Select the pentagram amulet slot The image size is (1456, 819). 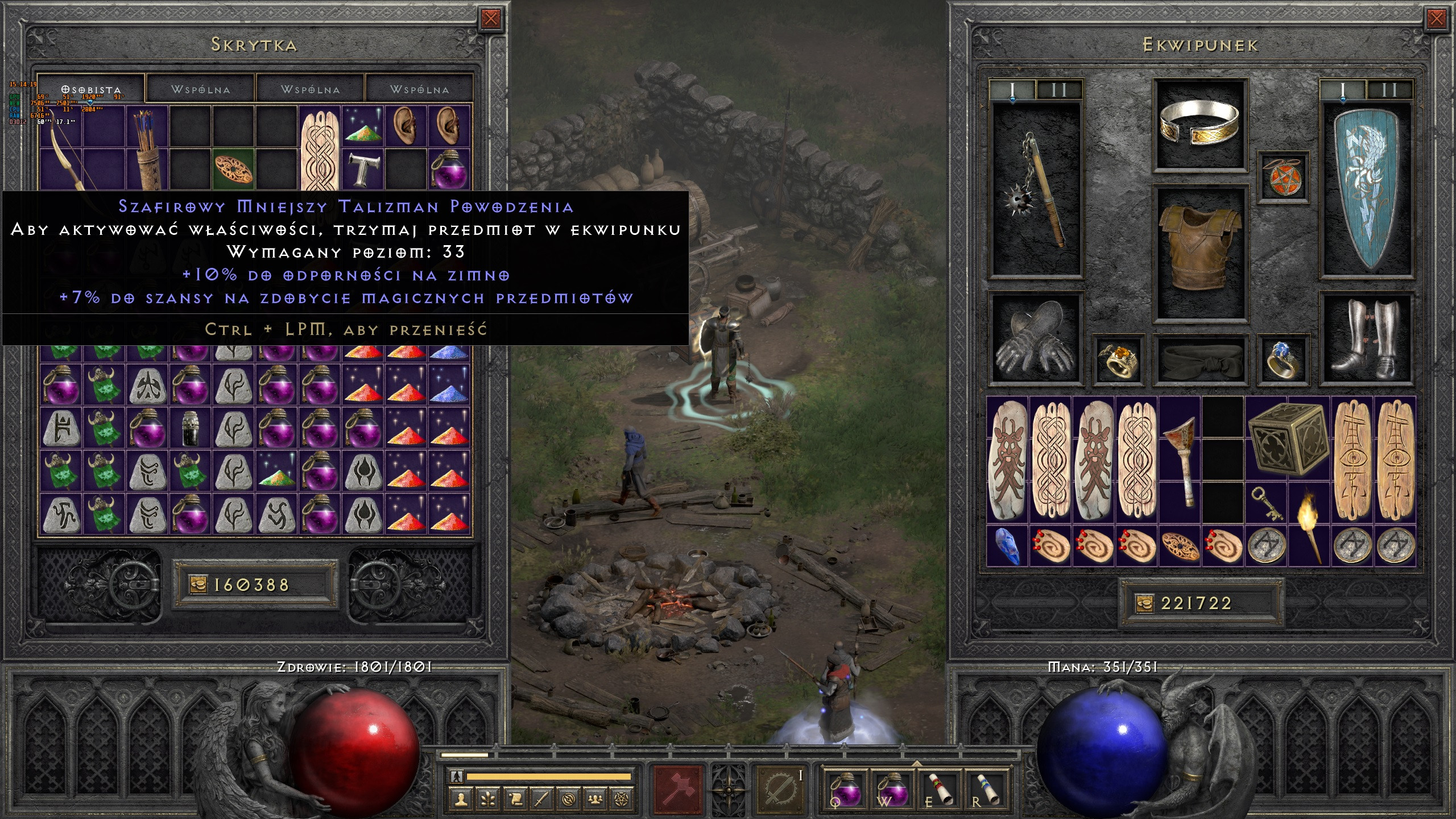[1283, 176]
